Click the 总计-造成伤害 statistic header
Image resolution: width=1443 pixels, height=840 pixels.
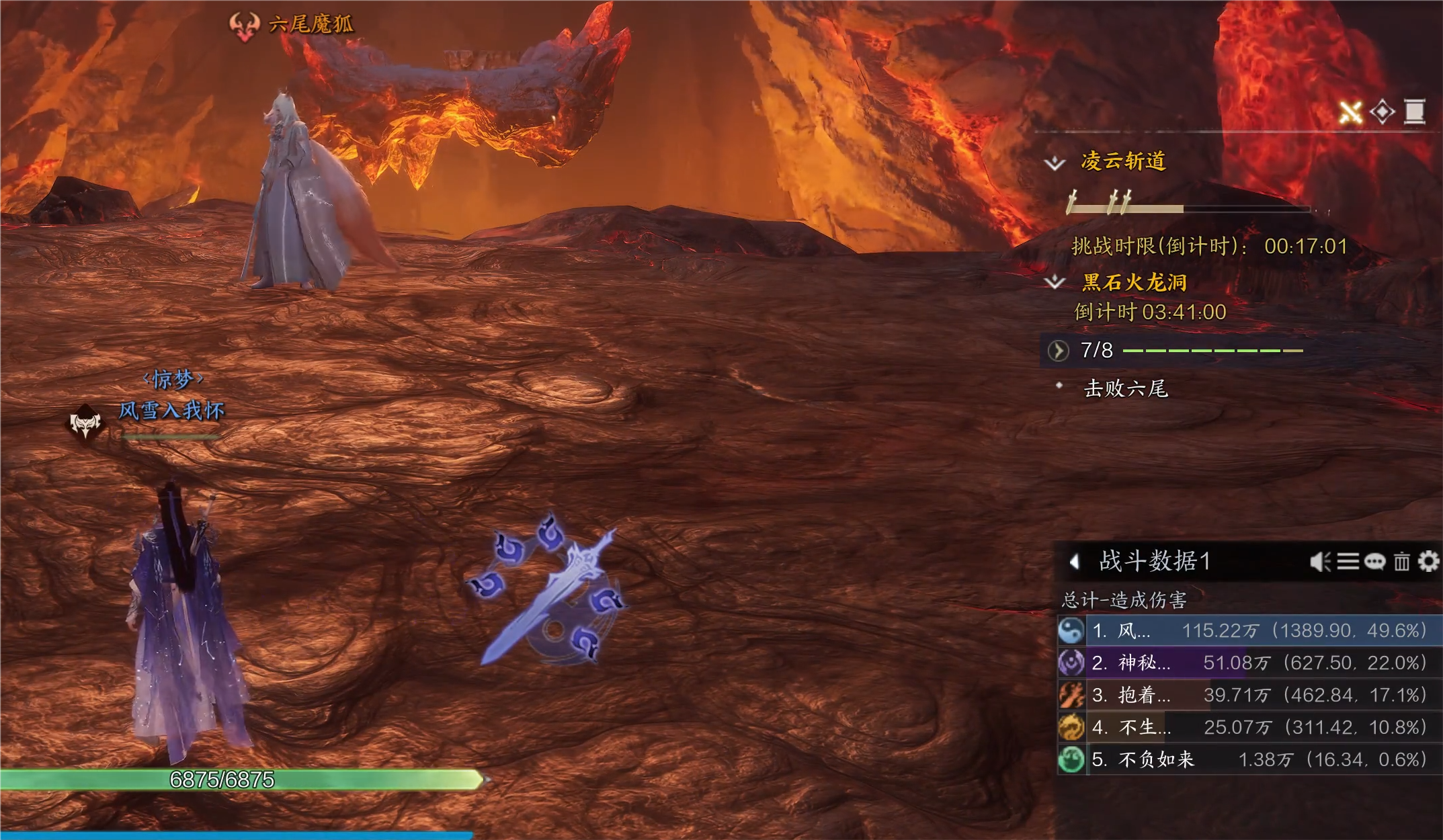point(1124,600)
